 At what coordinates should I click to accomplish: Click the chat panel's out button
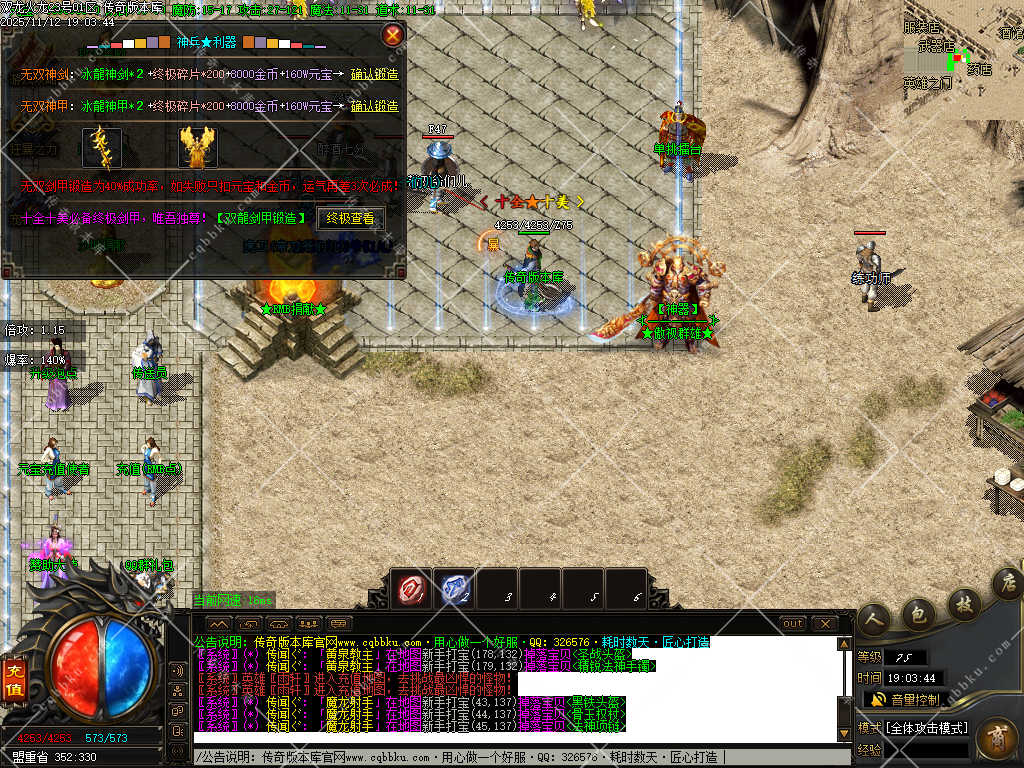coord(792,623)
